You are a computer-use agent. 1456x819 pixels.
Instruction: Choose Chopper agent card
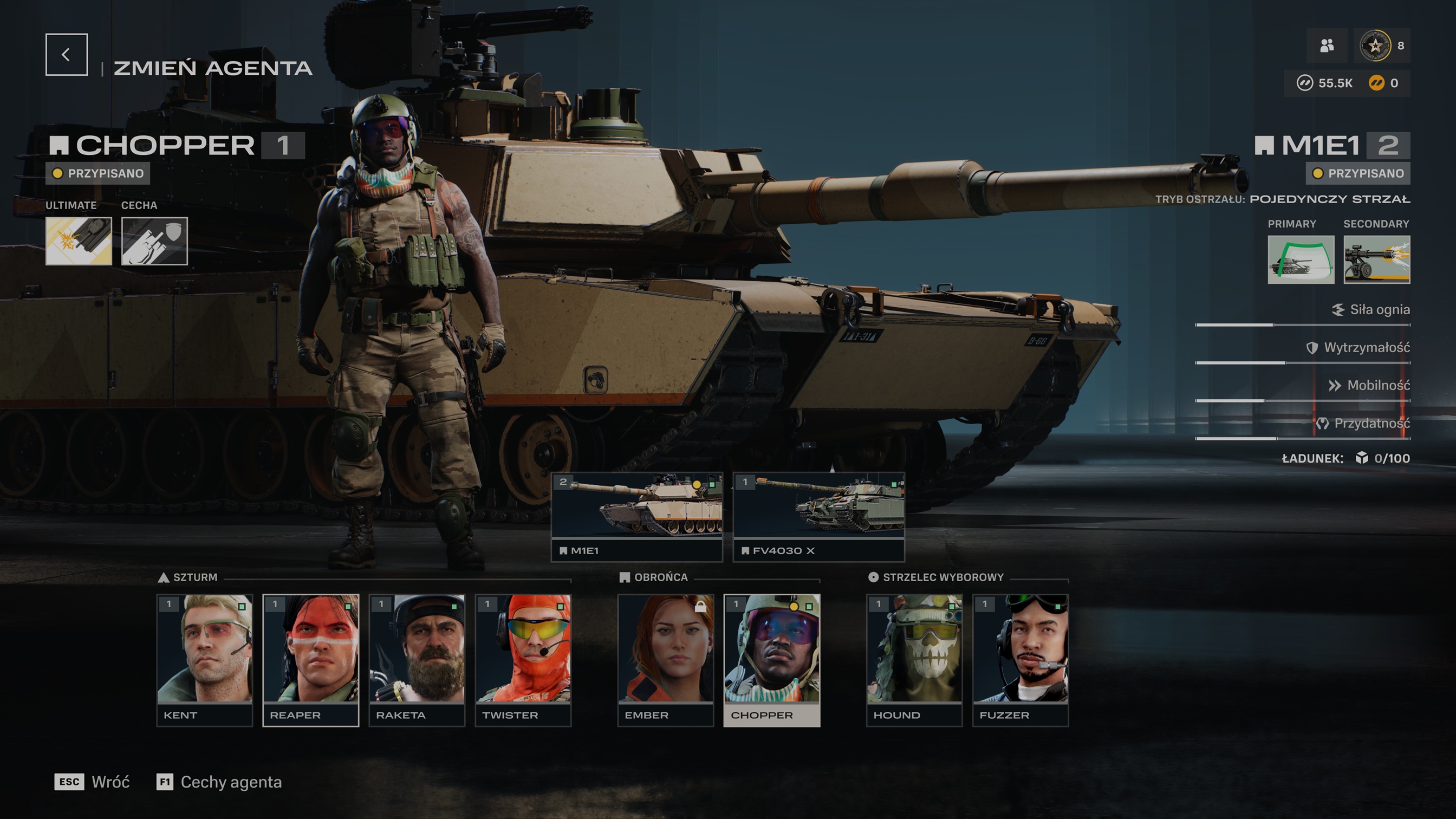[x=771, y=659]
